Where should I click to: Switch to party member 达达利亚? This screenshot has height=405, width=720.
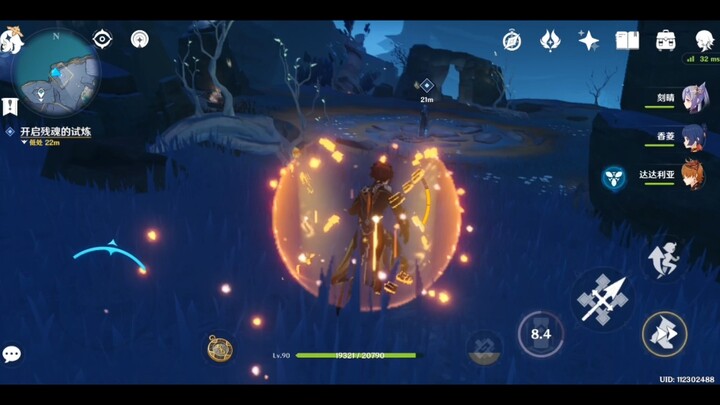pyautogui.click(x=693, y=175)
